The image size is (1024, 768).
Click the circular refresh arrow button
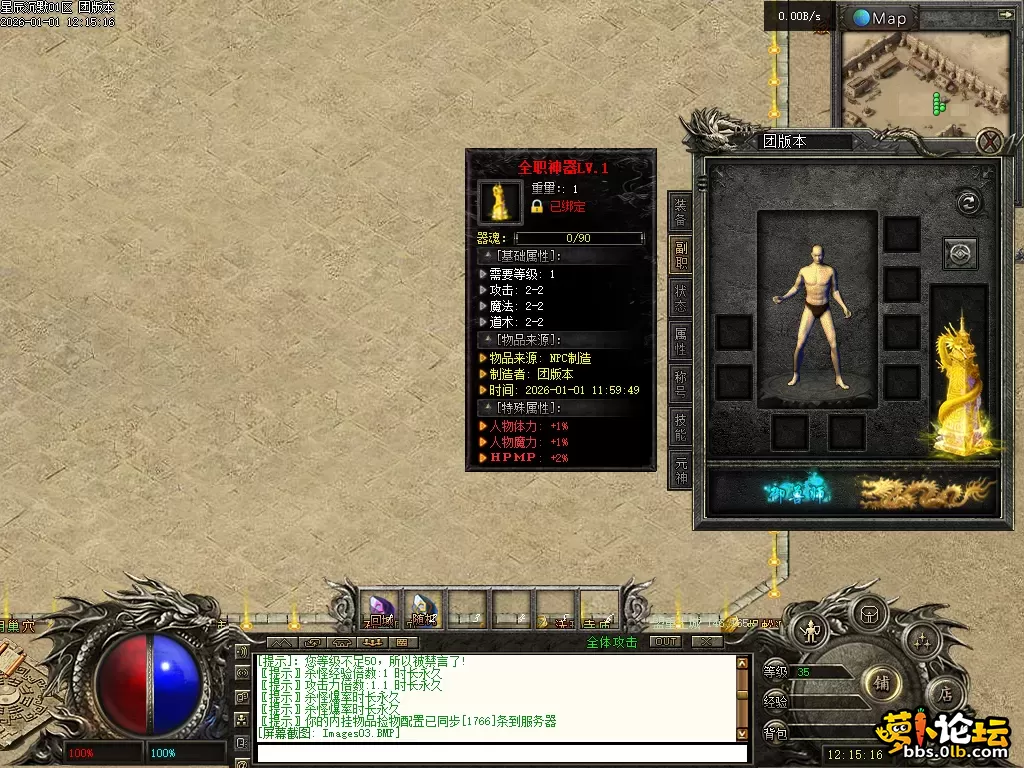(x=967, y=202)
